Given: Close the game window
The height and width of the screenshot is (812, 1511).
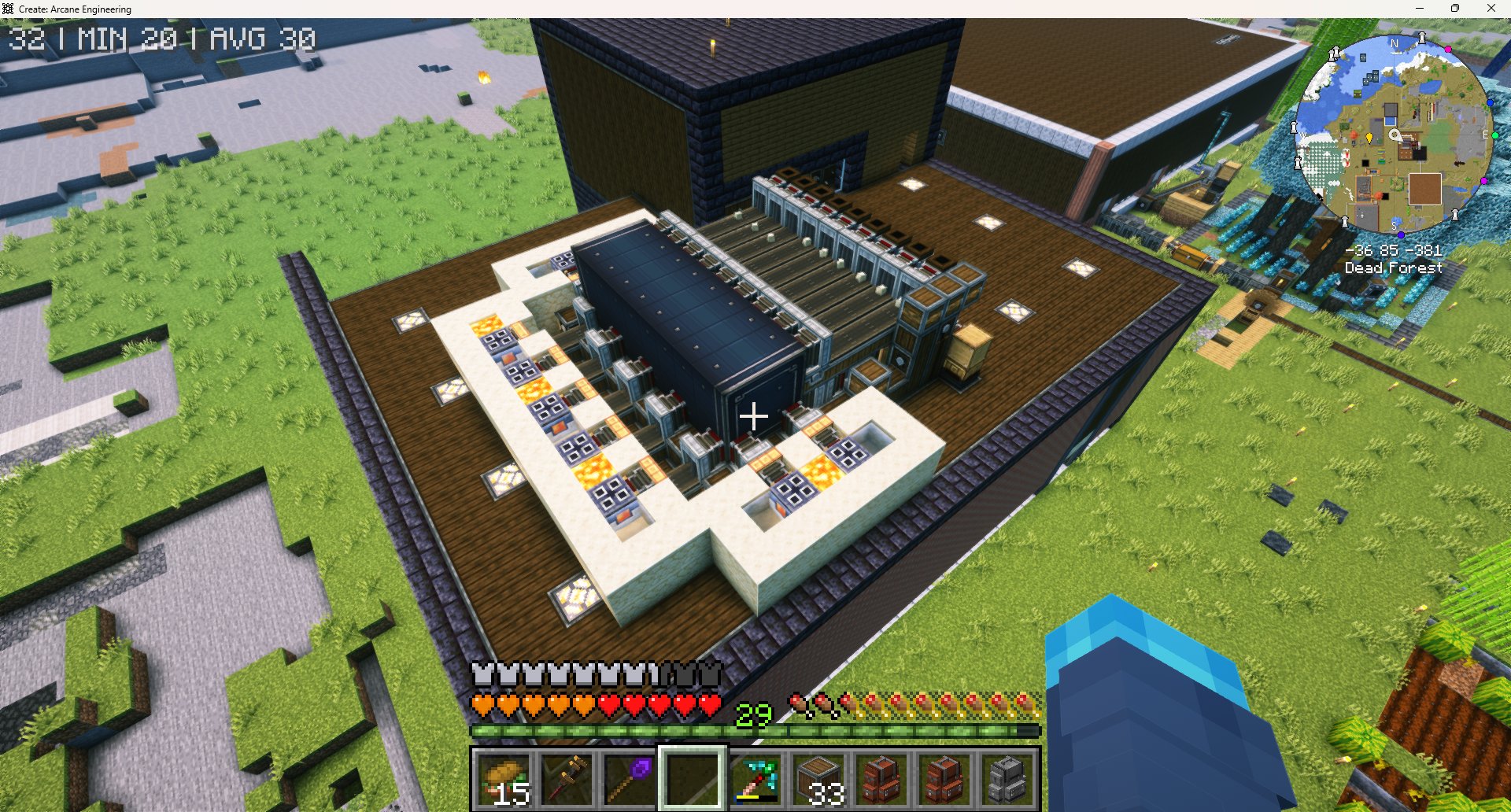Looking at the screenshot, I should click(1491, 9).
